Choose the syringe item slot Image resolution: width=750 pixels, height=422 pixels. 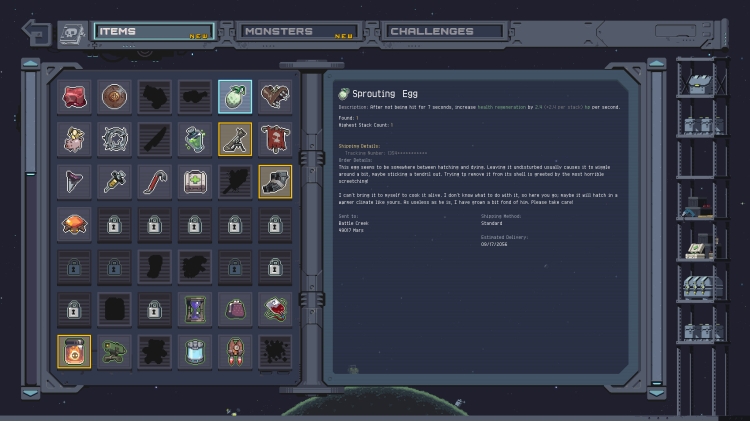click(115, 181)
